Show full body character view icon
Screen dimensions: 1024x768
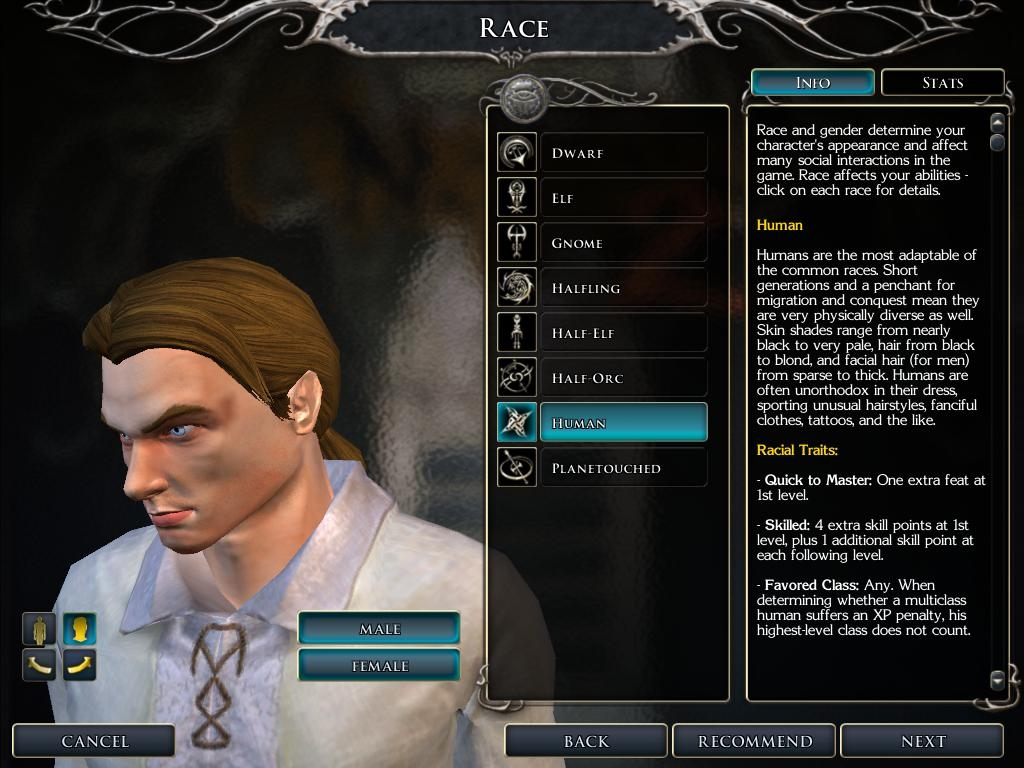point(39,629)
